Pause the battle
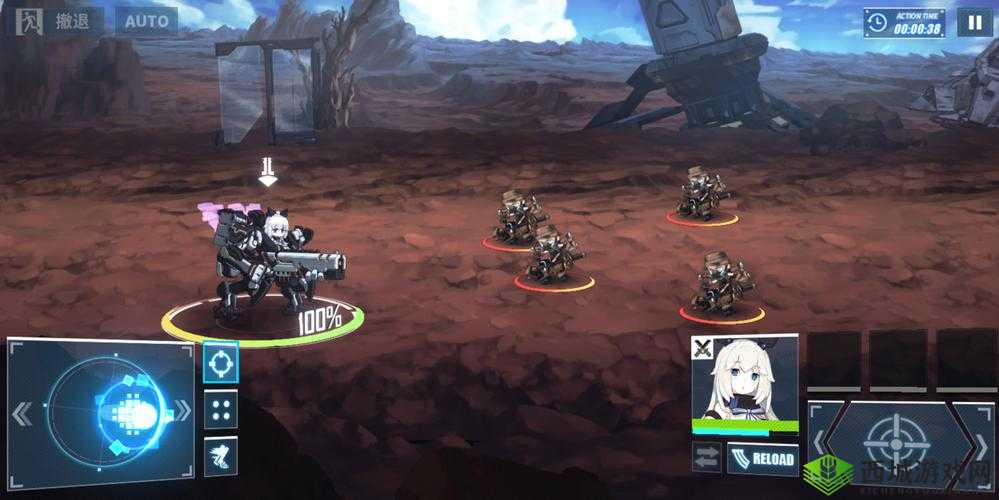 pyautogui.click(x=974, y=22)
